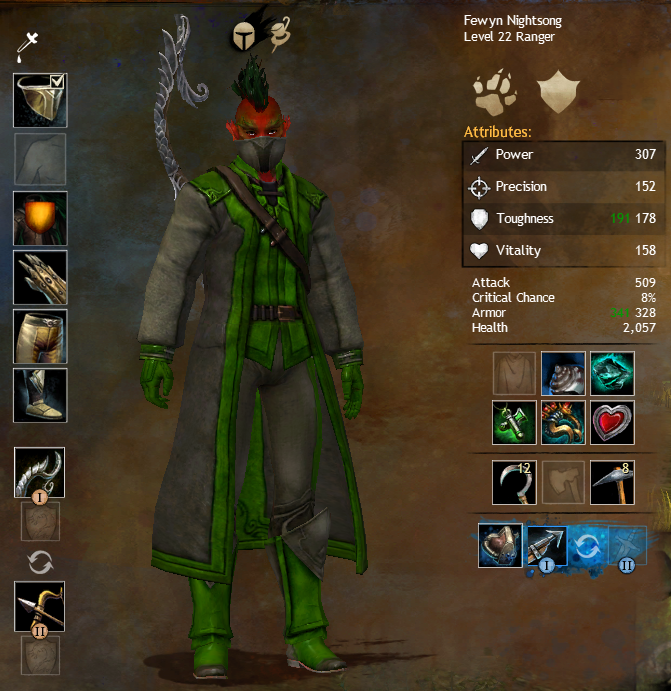Select the red heart ring slot
Viewport: 671px width, 691px height.
click(611, 421)
